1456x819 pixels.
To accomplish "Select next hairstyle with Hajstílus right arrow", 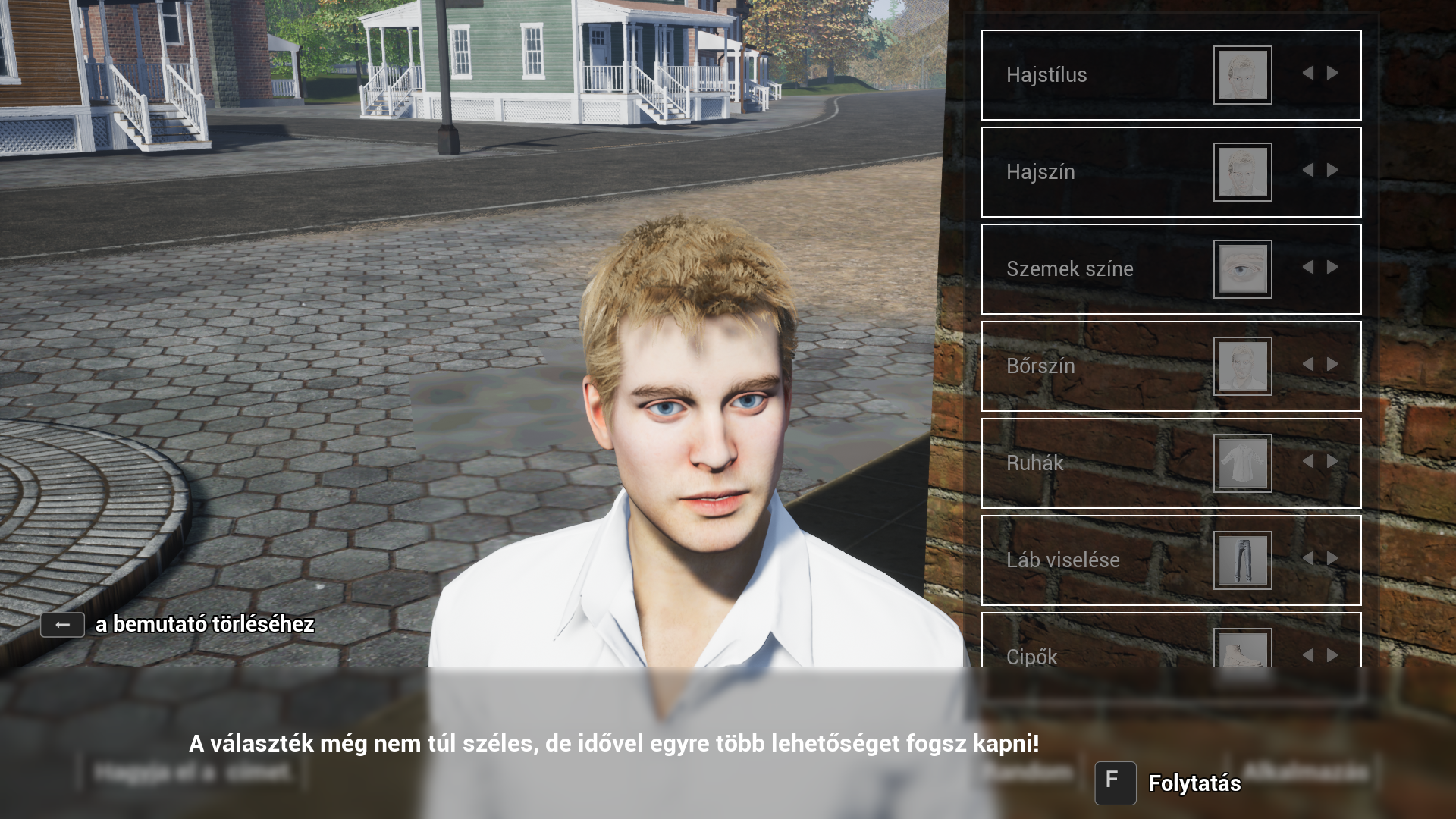I will pos(1332,74).
